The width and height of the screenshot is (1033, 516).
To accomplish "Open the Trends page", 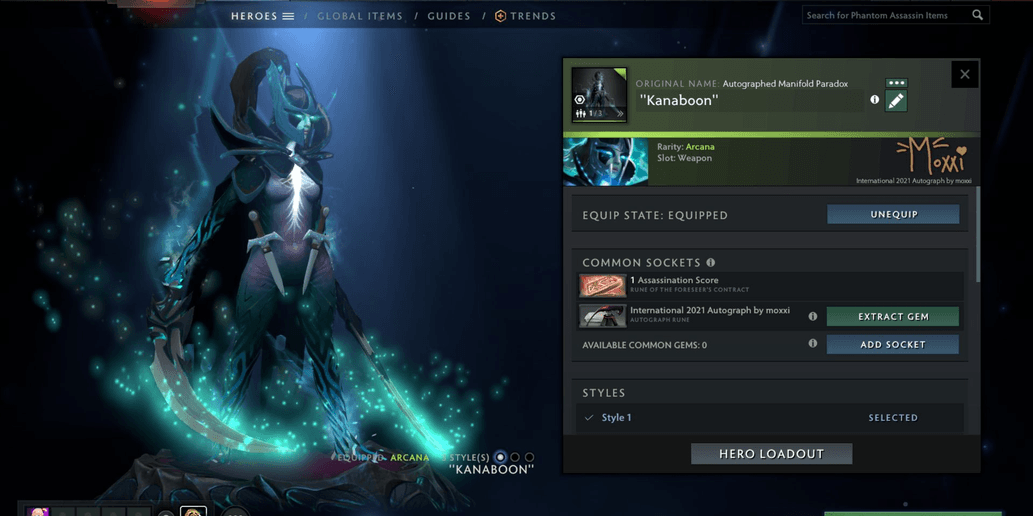I will point(526,16).
